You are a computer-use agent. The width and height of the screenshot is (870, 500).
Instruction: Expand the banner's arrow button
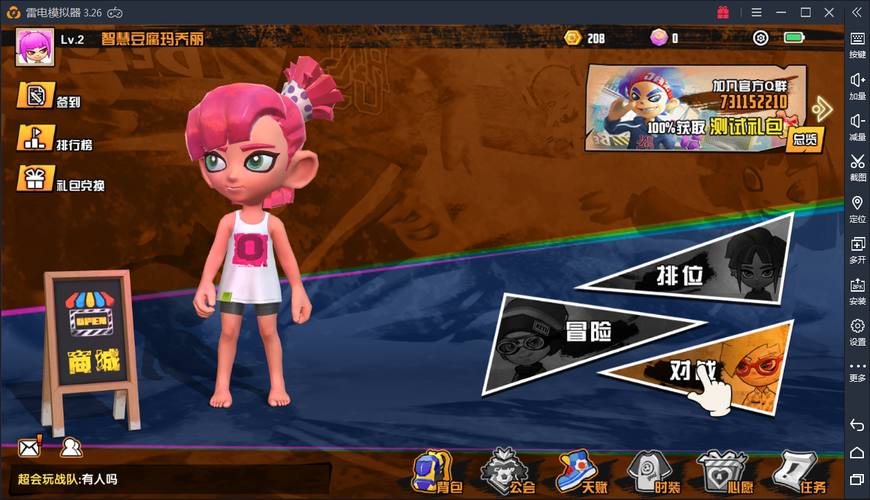[x=823, y=107]
